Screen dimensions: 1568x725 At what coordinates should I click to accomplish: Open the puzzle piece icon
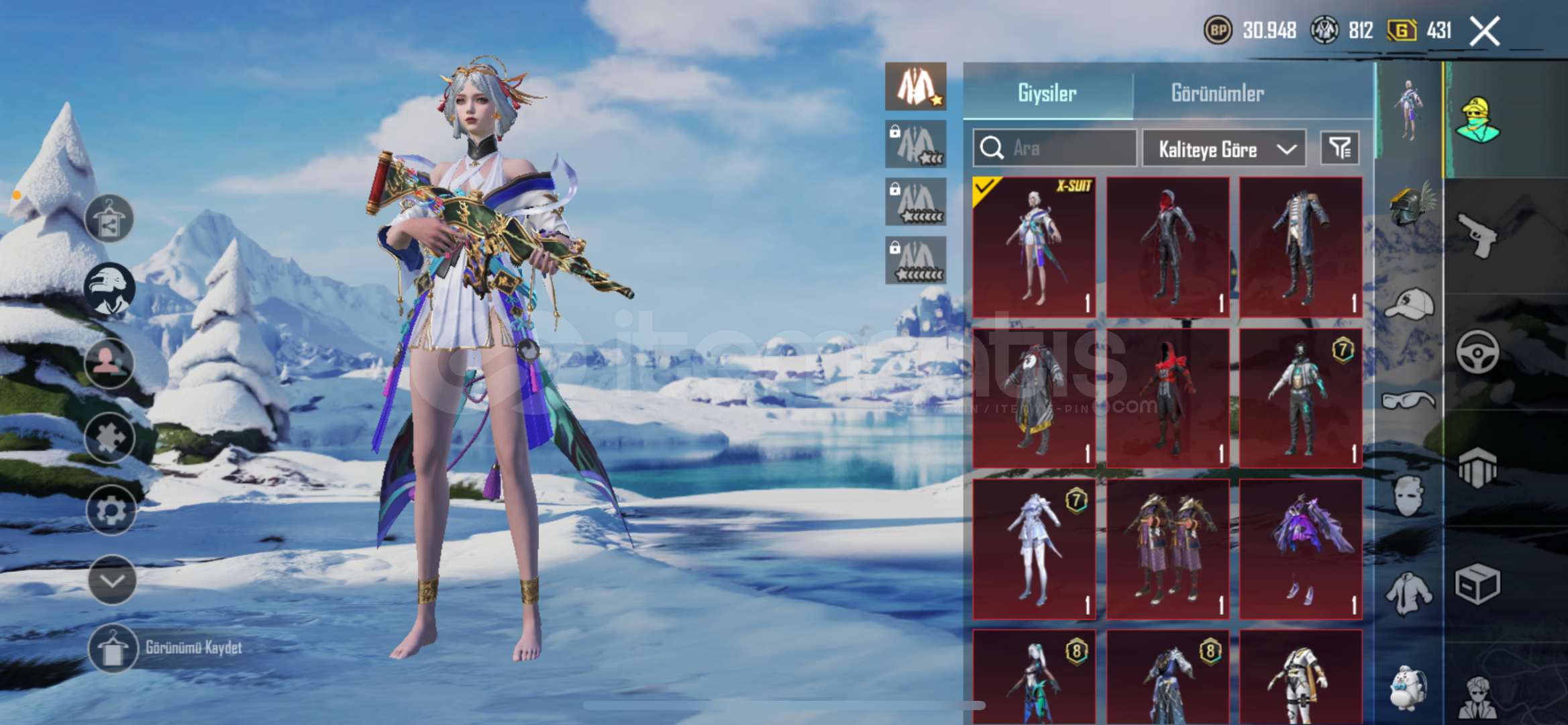(x=109, y=438)
